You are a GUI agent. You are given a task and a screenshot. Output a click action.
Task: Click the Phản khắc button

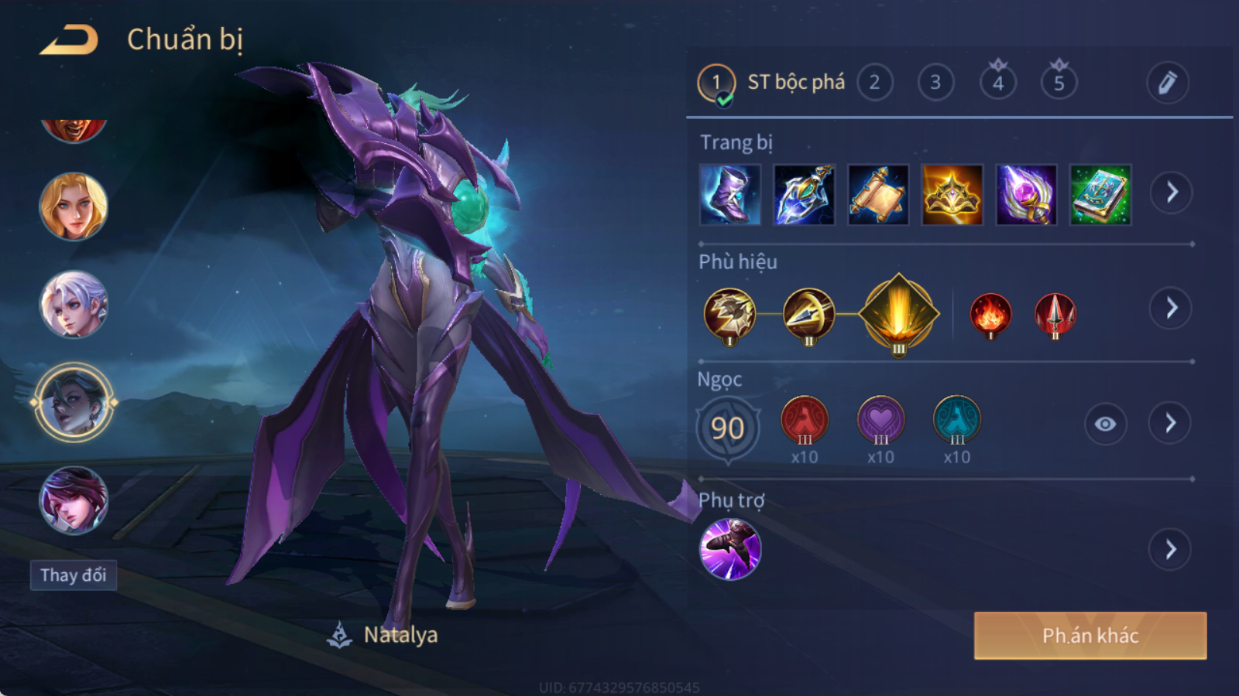click(1090, 636)
